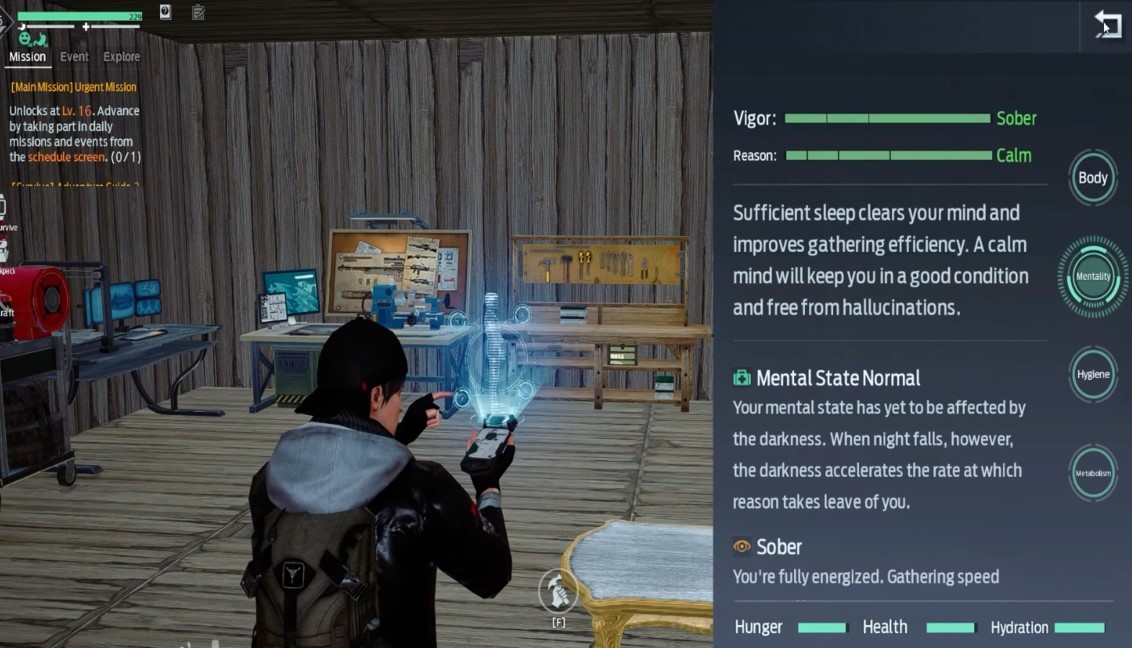
Task: Open the Body status section
Action: 1092,178
